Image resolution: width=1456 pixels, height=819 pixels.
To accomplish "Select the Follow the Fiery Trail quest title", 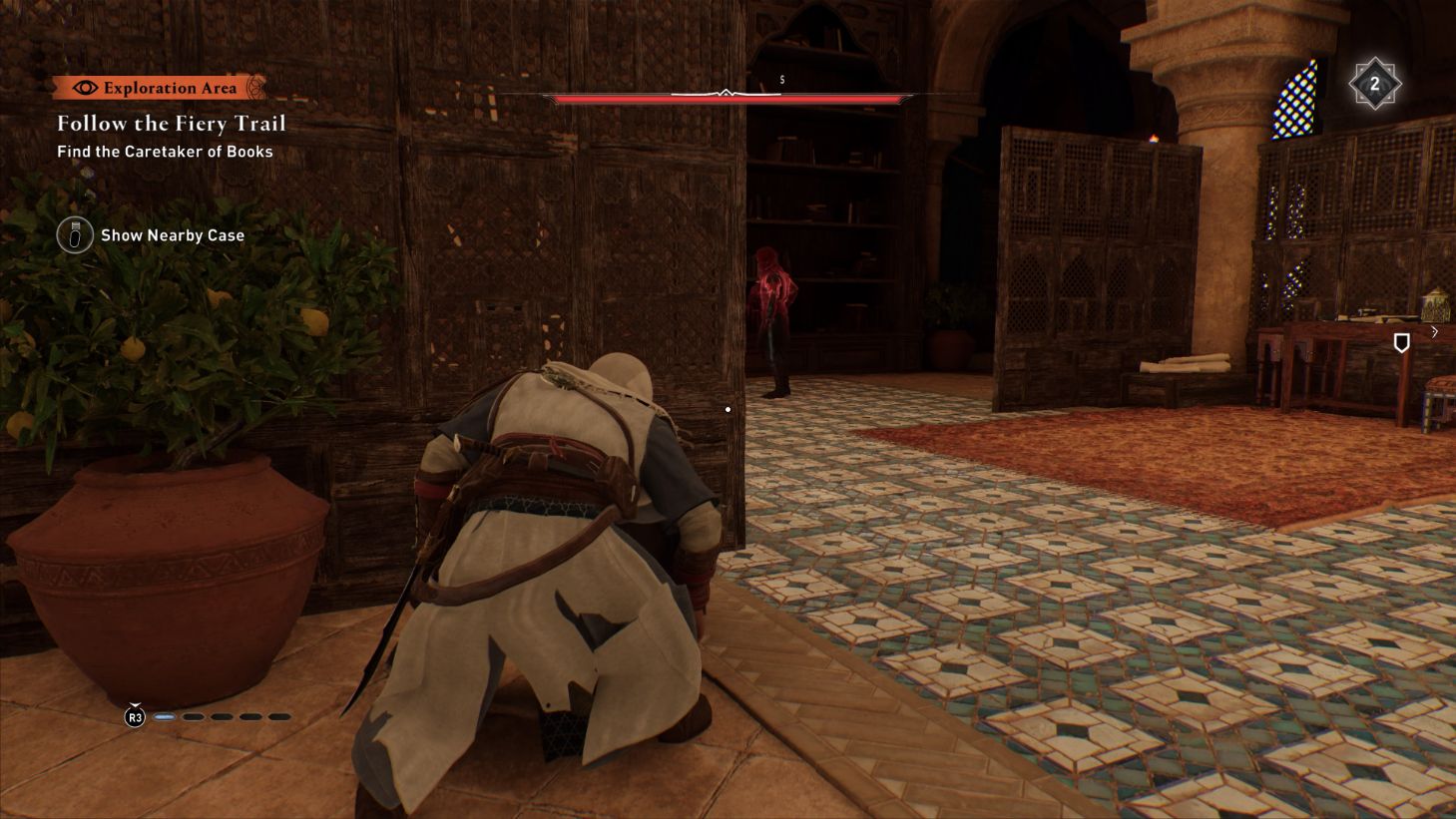I will coord(171,123).
